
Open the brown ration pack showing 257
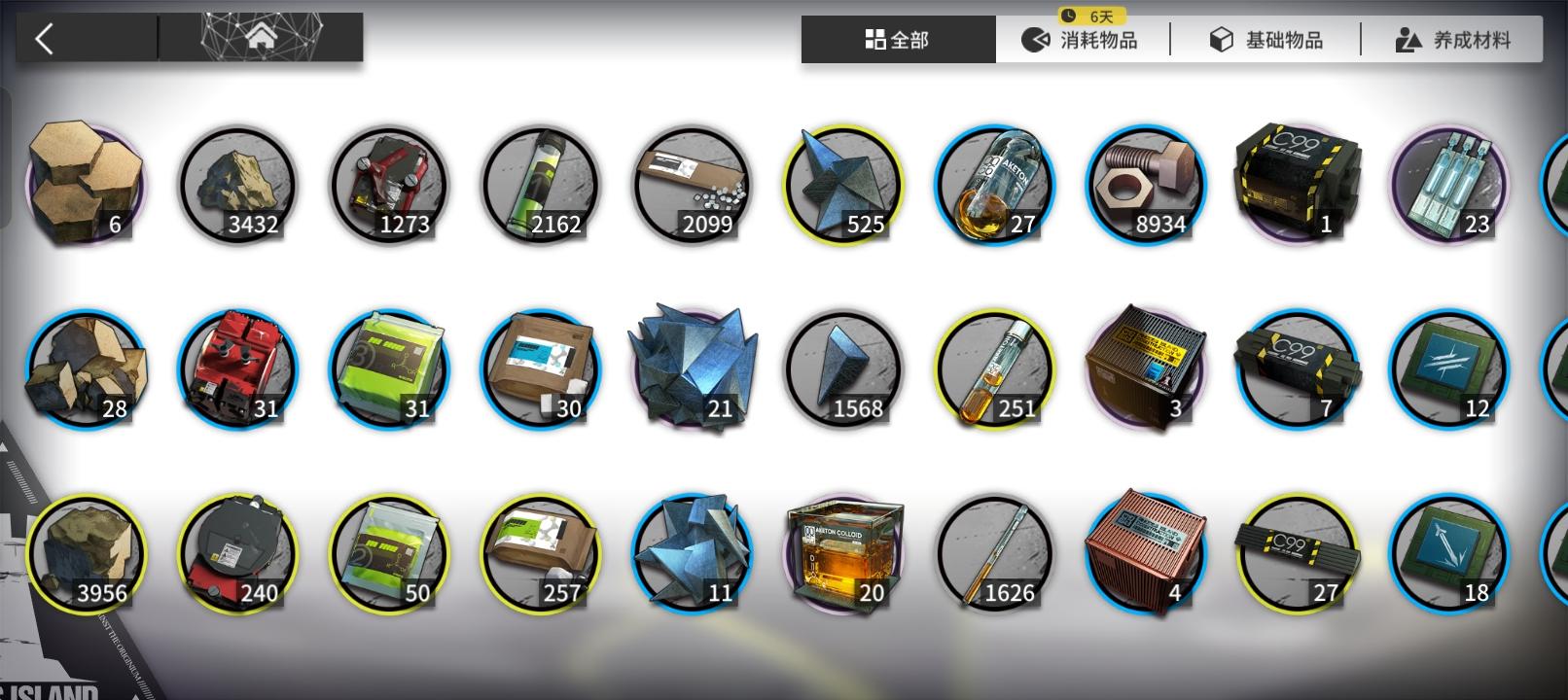point(541,552)
